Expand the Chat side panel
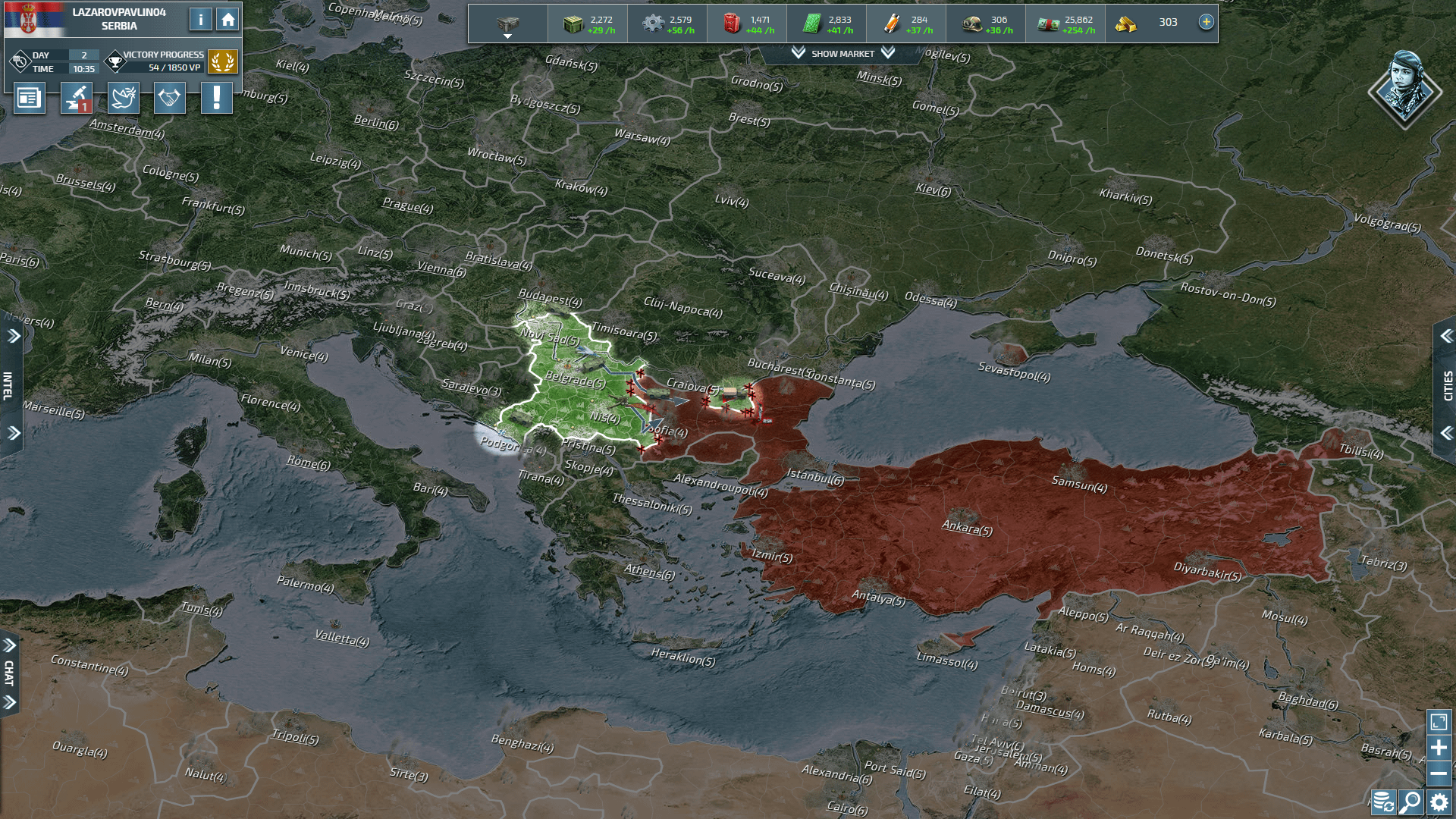1456x819 pixels. (9, 673)
